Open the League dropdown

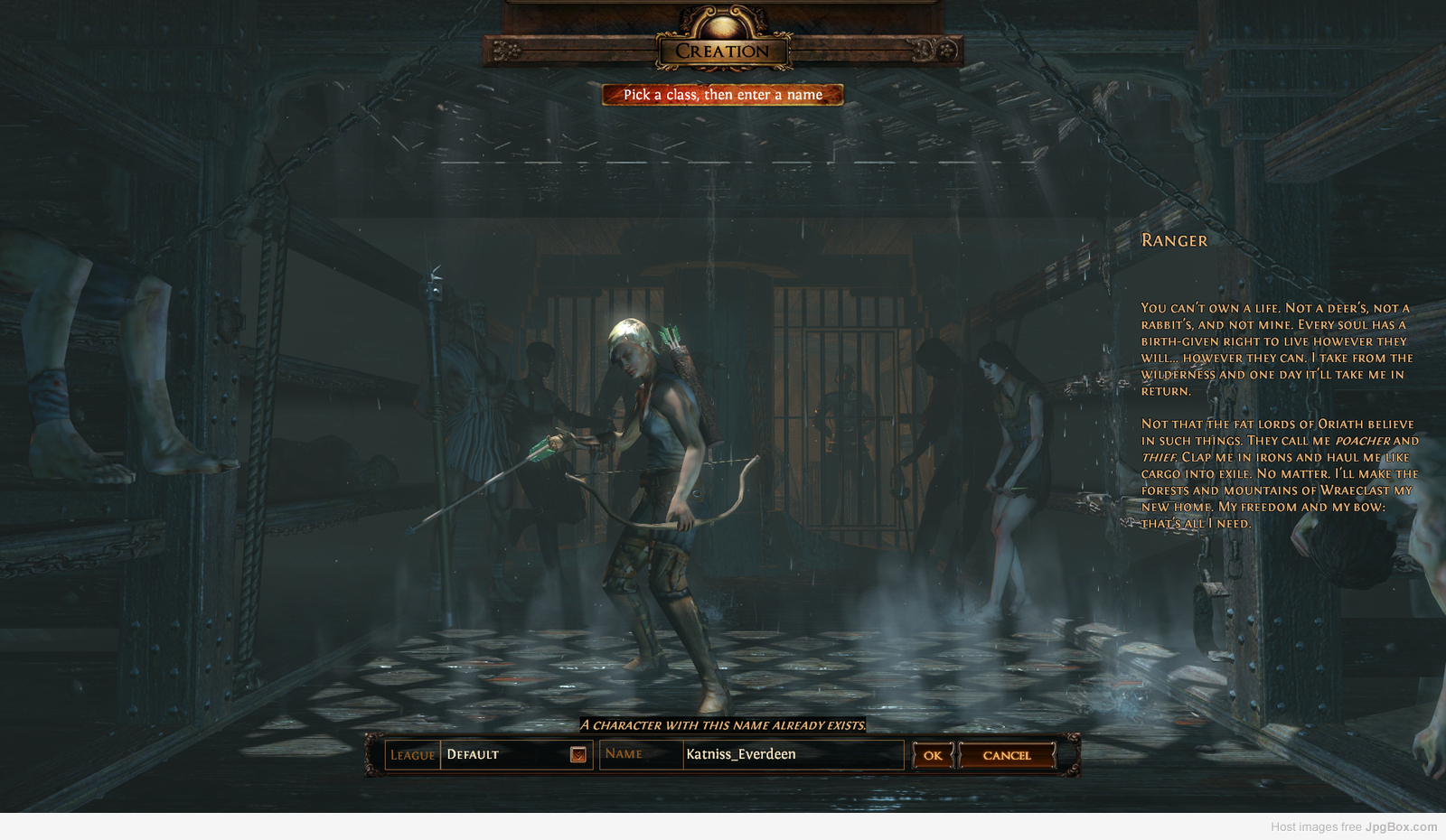(x=578, y=754)
